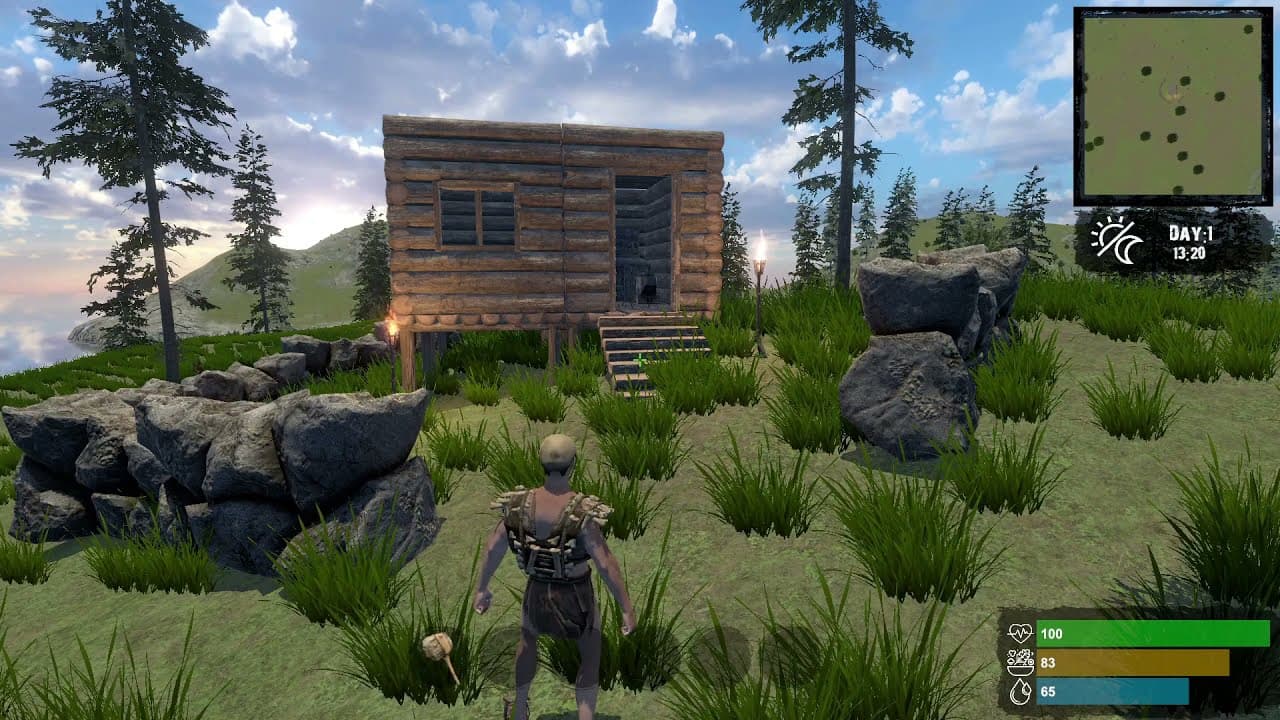Toggle the sun and moon day-night icon
The image size is (1280, 720).
coord(1115,240)
